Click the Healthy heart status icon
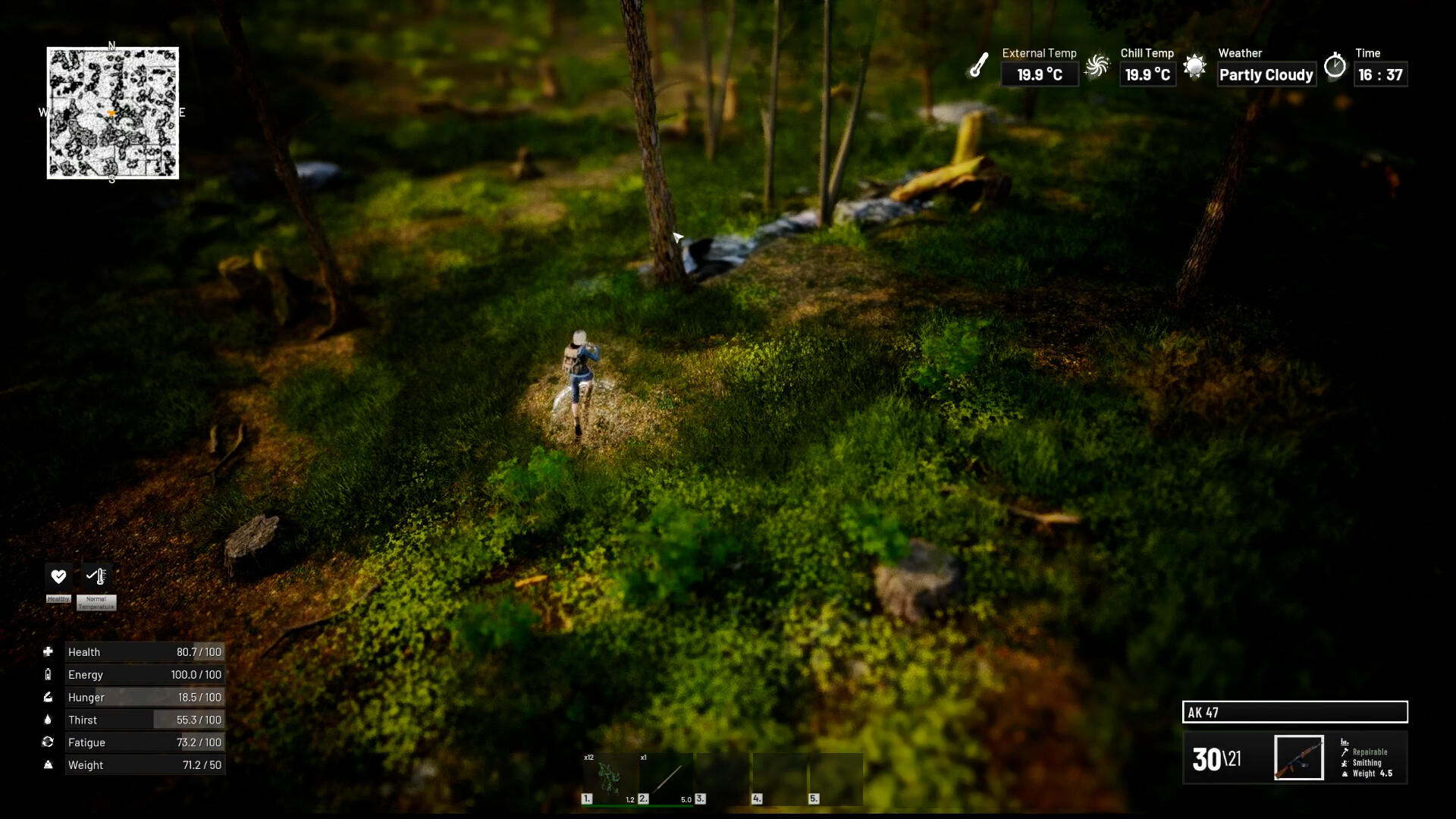This screenshot has width=1456, height=819. [58, 576]
